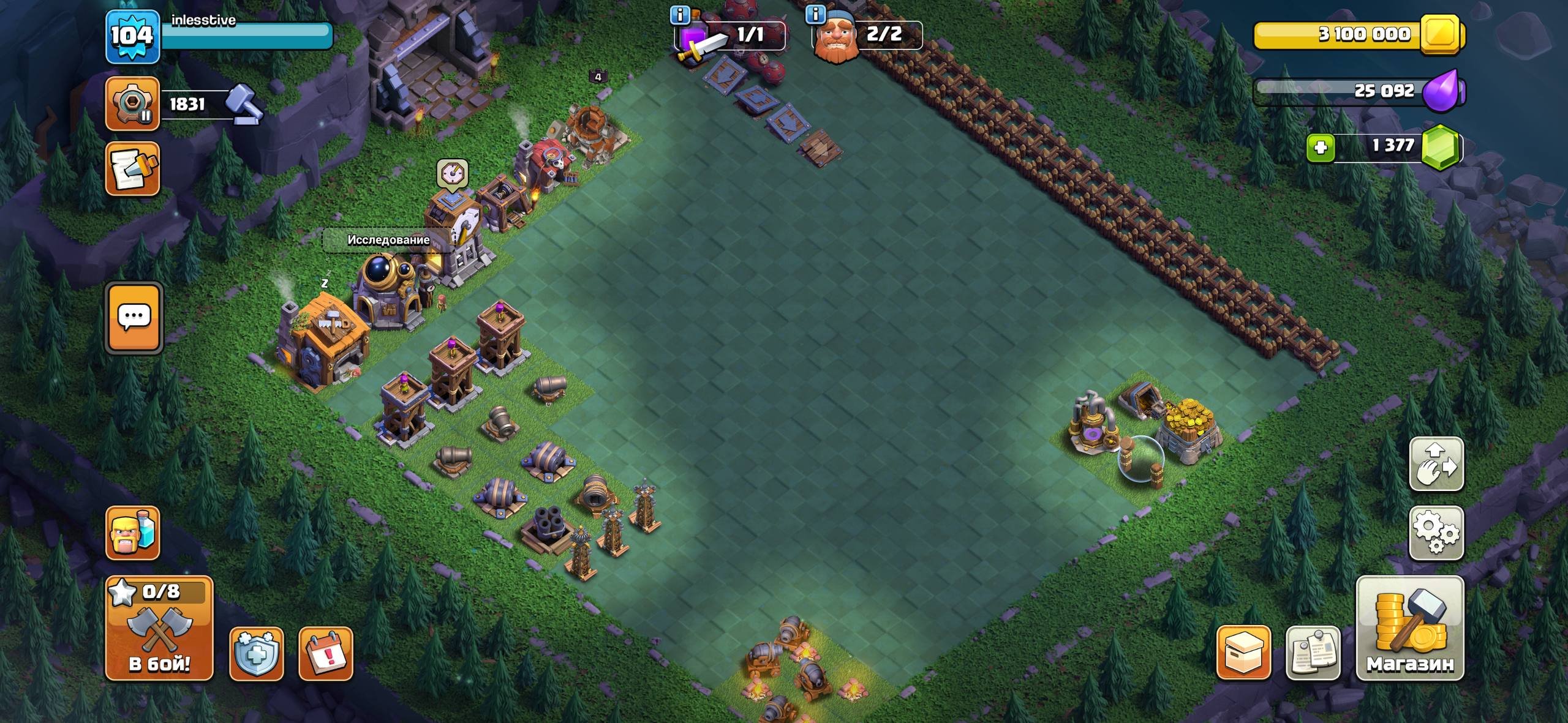Select the Исследование laboratory label
1568x723 pixels.
[388, 240]
